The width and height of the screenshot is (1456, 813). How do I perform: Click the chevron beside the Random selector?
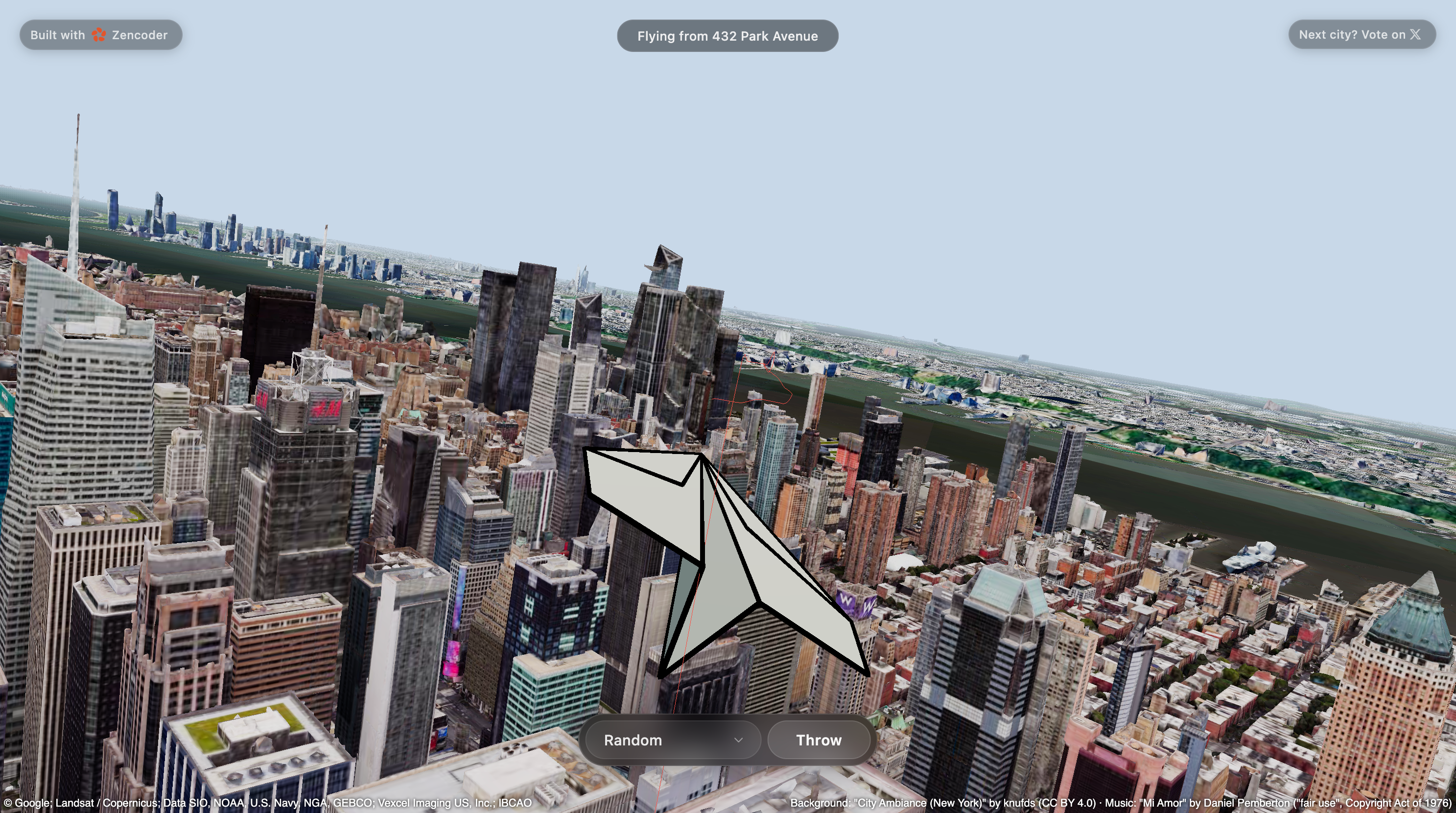tap(739, 740)
